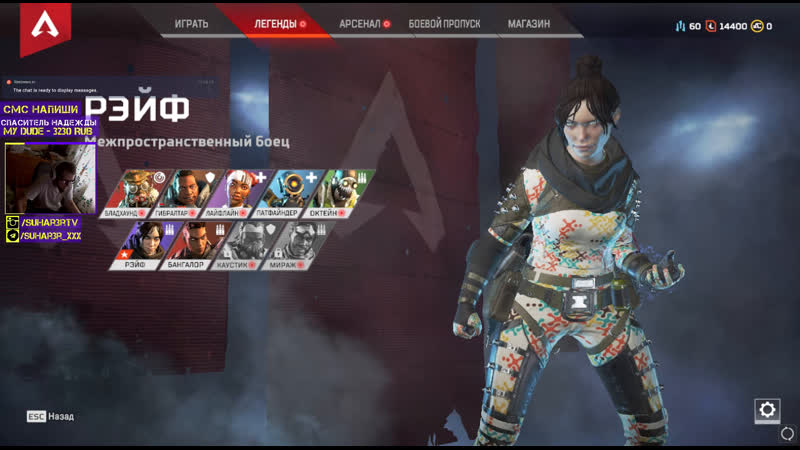Screen dimensions: 800x450
Task: Switch to the ИГРАТЬ tab
Action: click(x=190, y=23)
